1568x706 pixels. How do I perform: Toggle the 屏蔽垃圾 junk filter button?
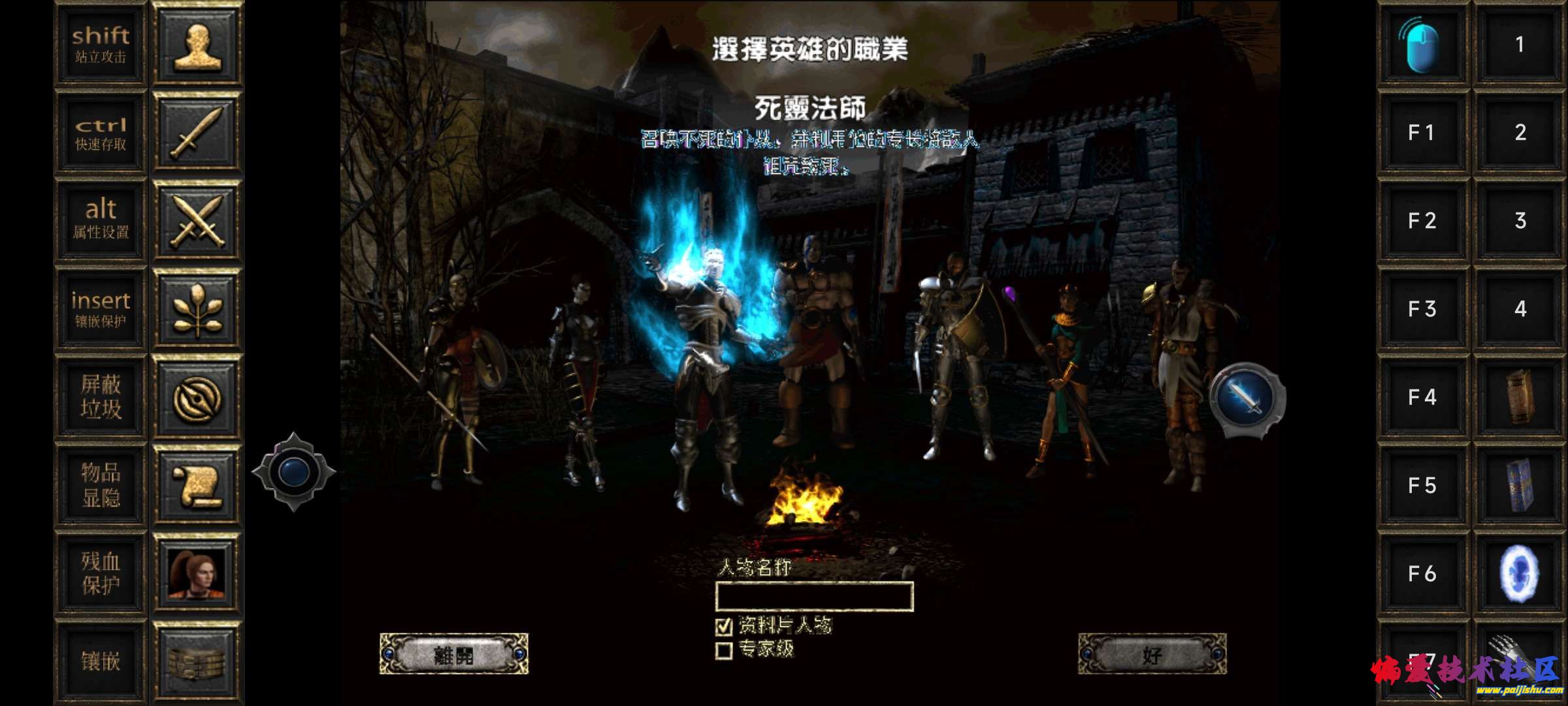pyautogui.click(x=101, y=397)
